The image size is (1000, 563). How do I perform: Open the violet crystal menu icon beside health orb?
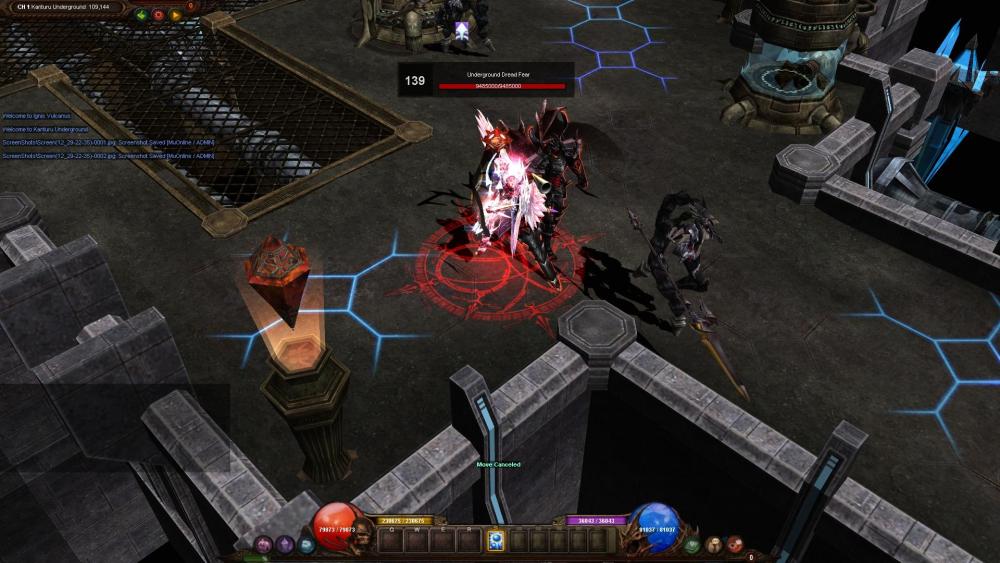[x=285, y=544]
